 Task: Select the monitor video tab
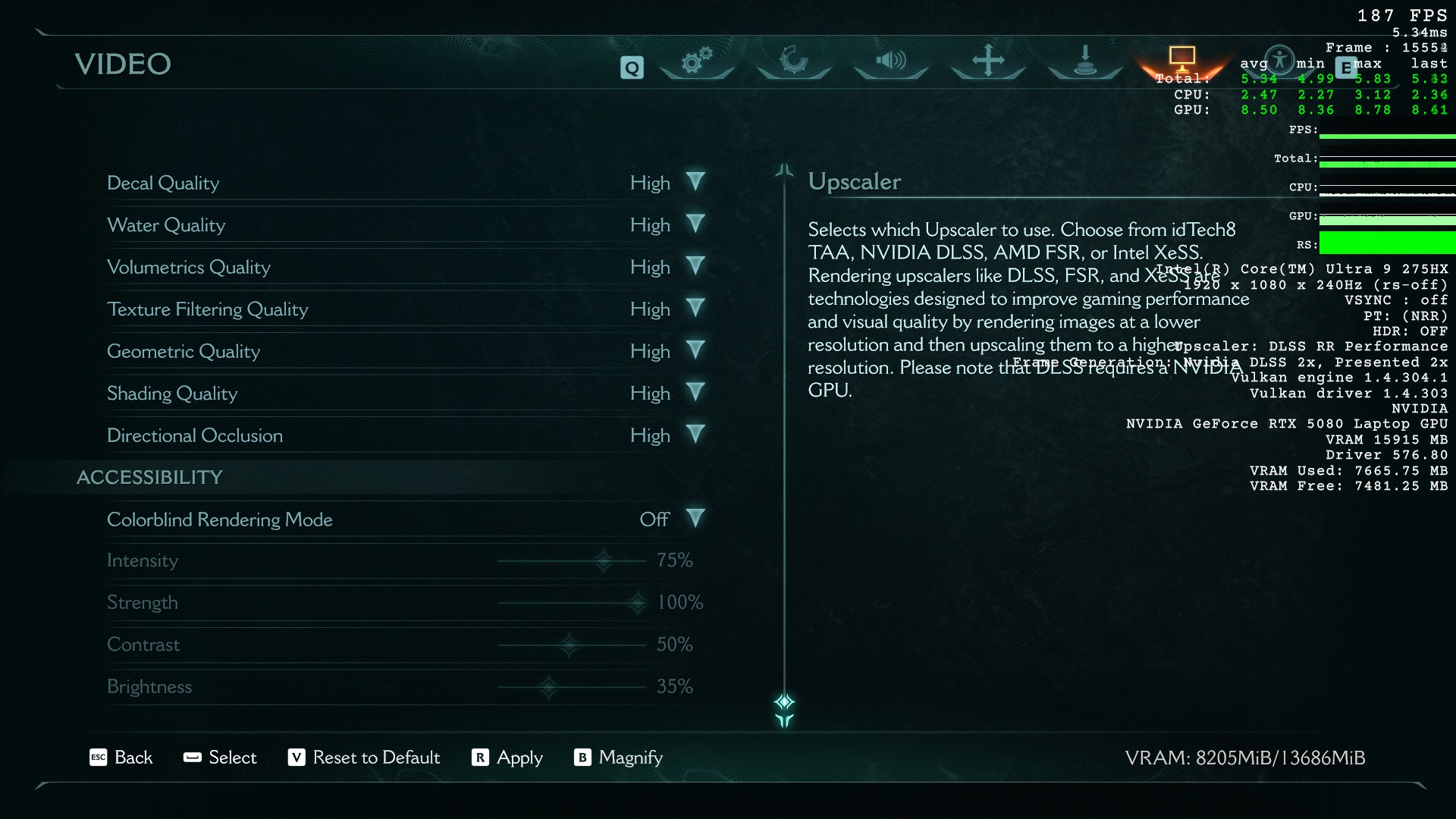coord(1181,58)
